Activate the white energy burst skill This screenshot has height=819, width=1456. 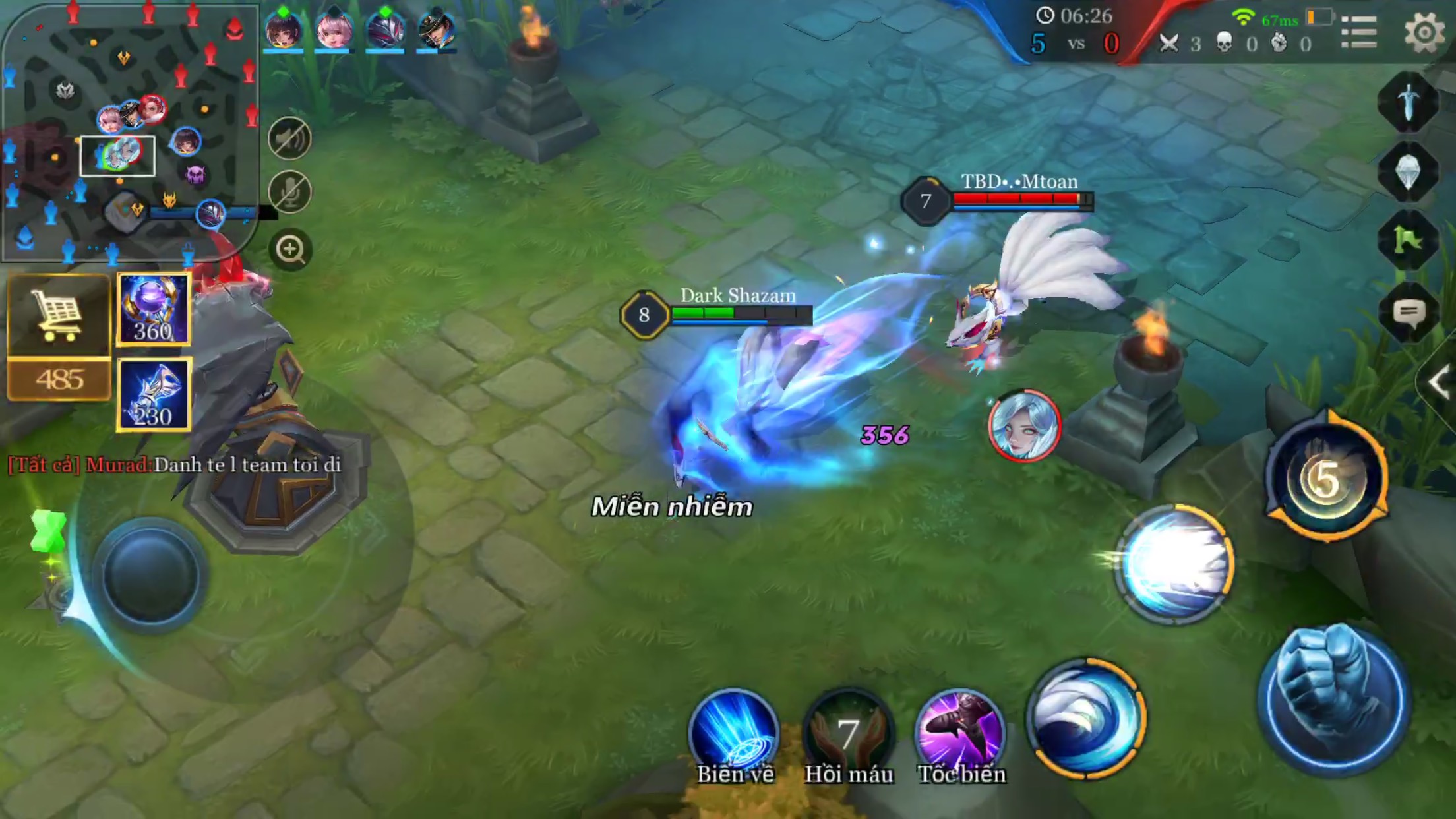1174,564
